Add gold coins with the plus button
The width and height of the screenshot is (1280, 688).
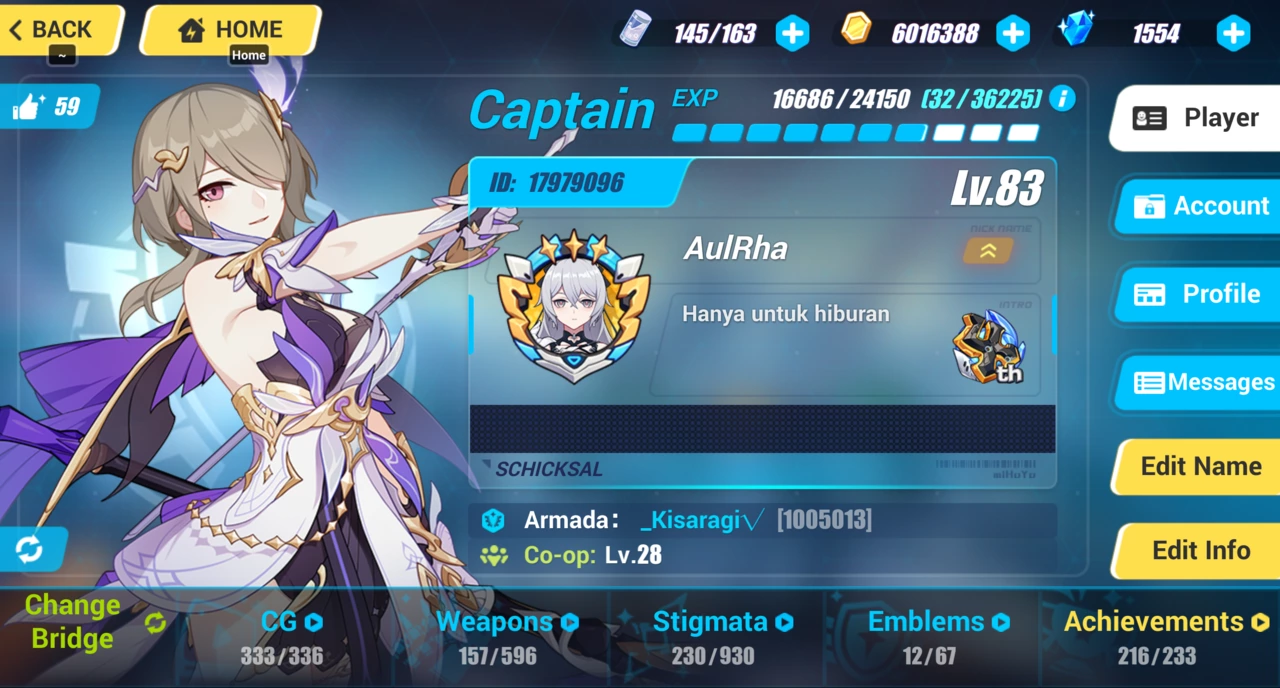[1012, 34]
